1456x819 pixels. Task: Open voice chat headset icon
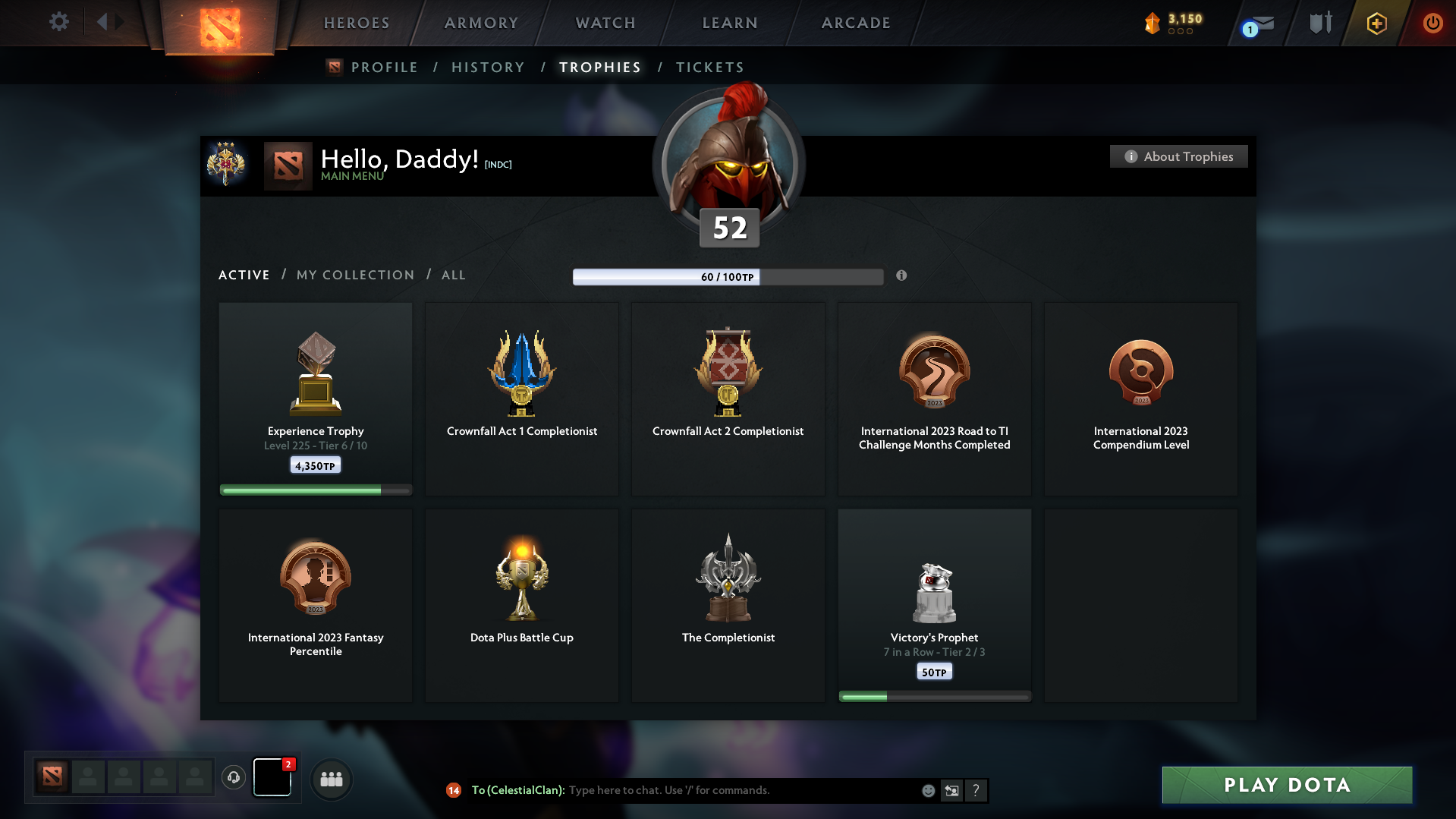[x=233, y=777]
